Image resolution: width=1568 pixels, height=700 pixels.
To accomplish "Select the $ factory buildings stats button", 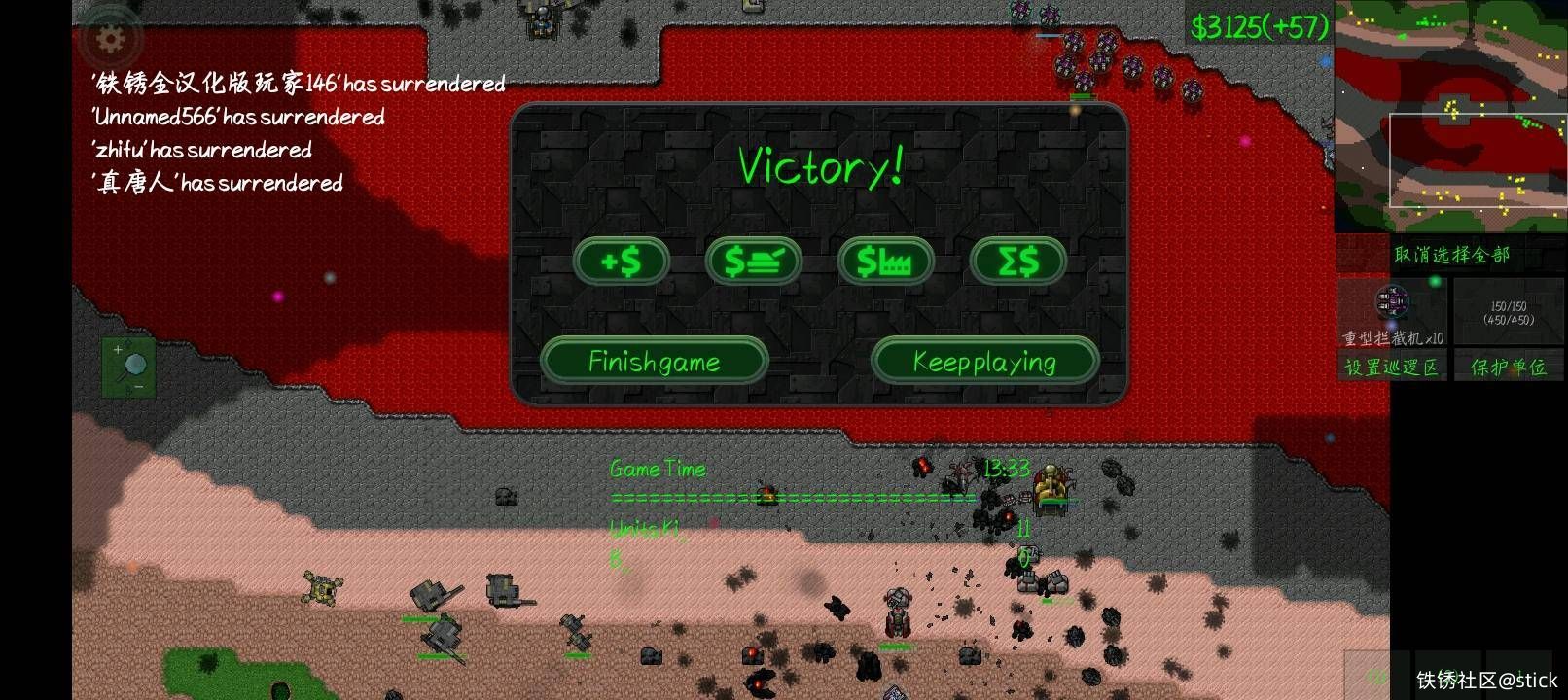I will click(x=885, y=262).
